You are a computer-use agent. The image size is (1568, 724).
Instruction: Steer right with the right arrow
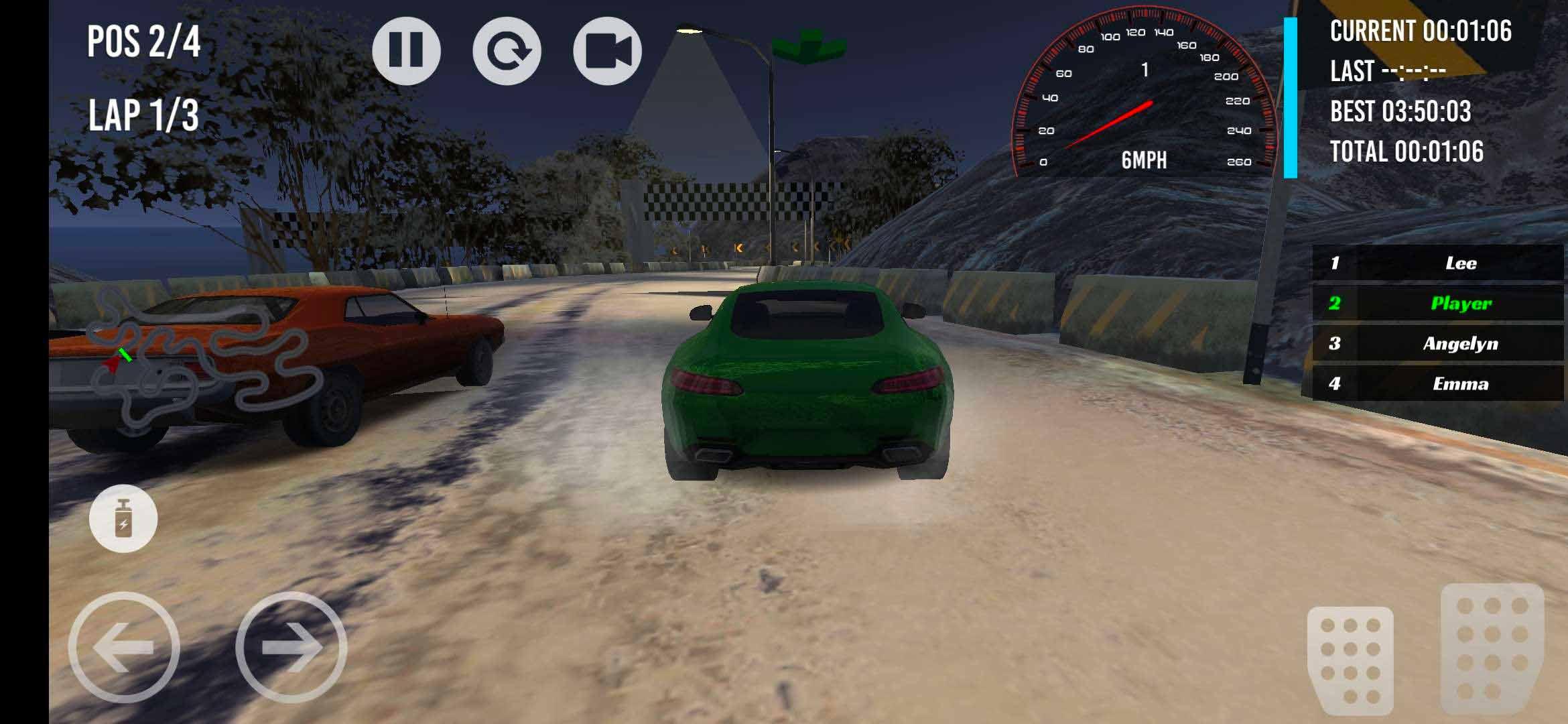[291, 647]
